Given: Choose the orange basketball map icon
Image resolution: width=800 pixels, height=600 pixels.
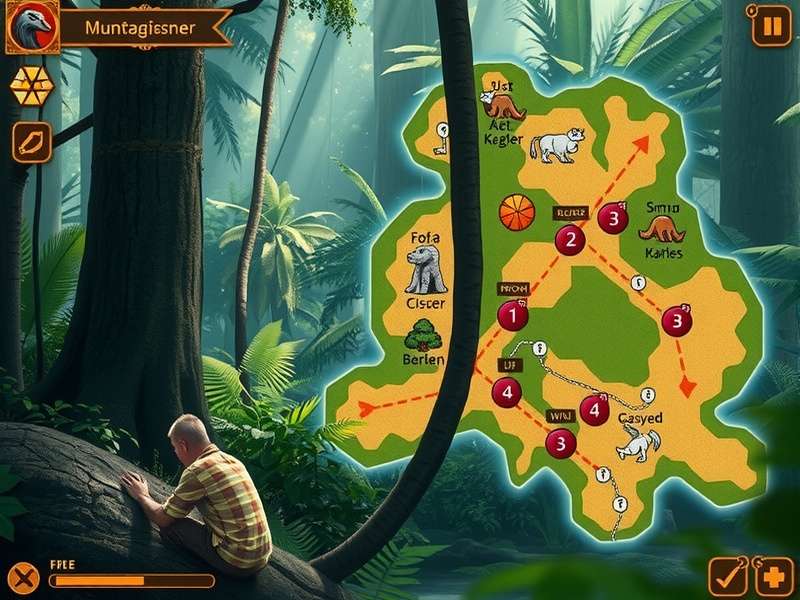Looking at the screenshot, I should point(516,212).
